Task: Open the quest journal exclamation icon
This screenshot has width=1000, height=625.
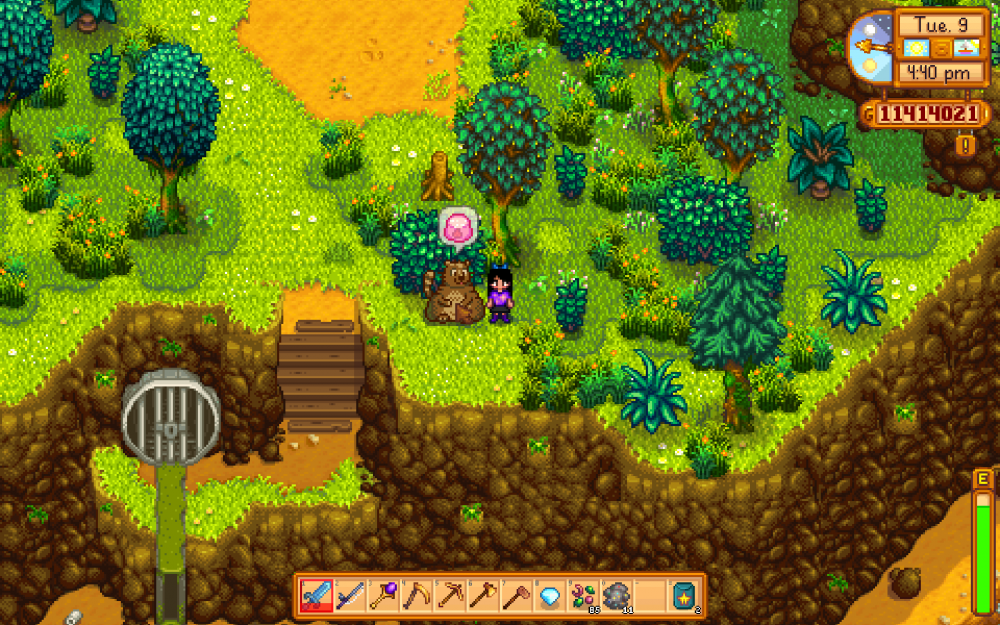Action: tap(967, 146)
